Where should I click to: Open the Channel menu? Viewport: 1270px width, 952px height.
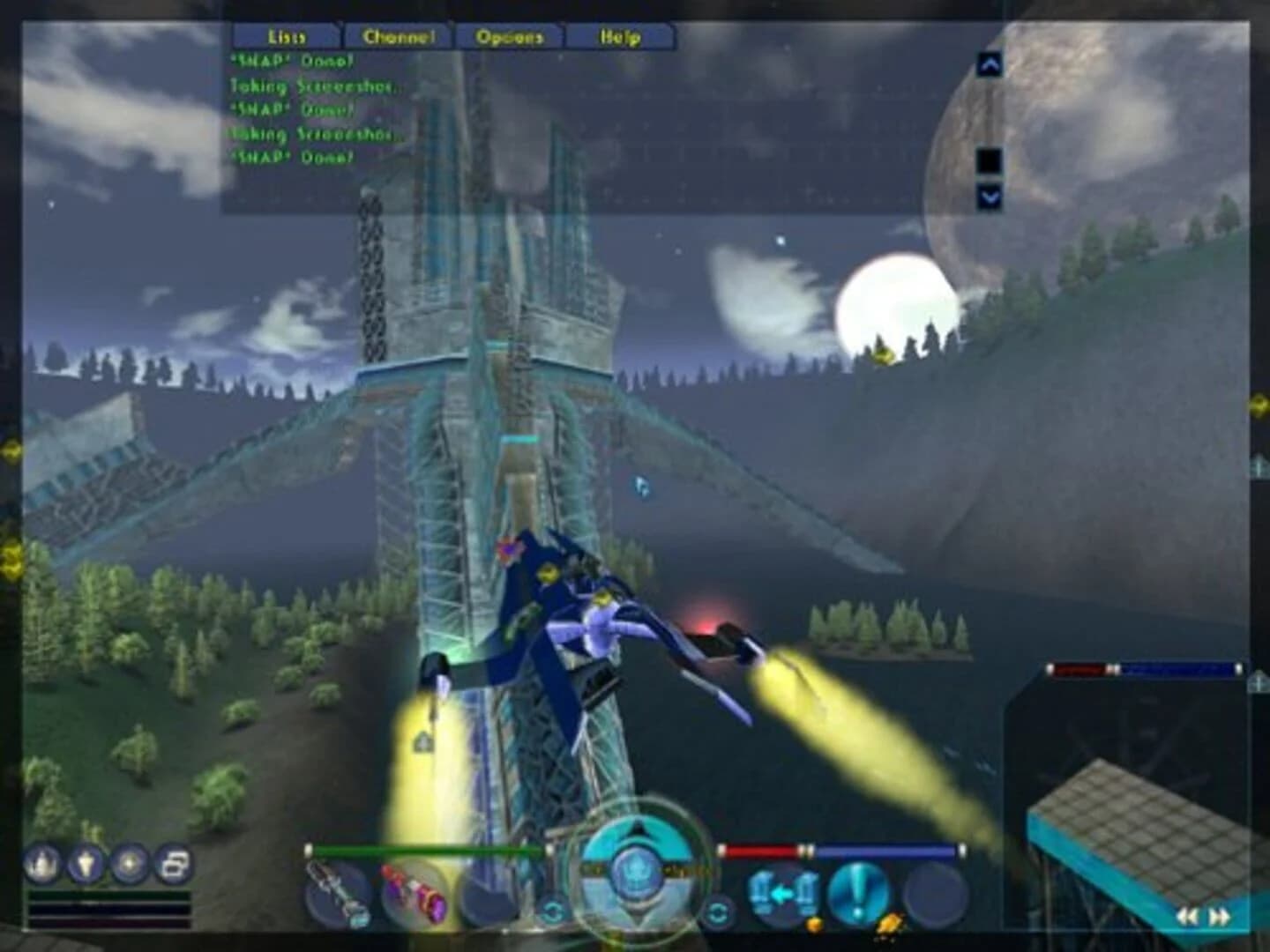point(399,37)
